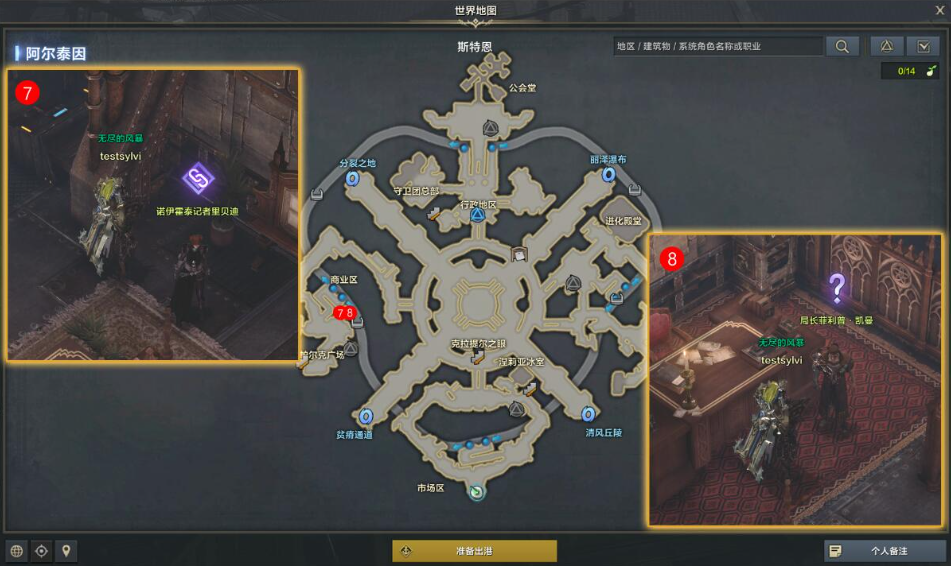Image resolution: width=951 pixels, height=566 pixels.
Task: Click the magnifying glass search button
Action: point(842,46)
